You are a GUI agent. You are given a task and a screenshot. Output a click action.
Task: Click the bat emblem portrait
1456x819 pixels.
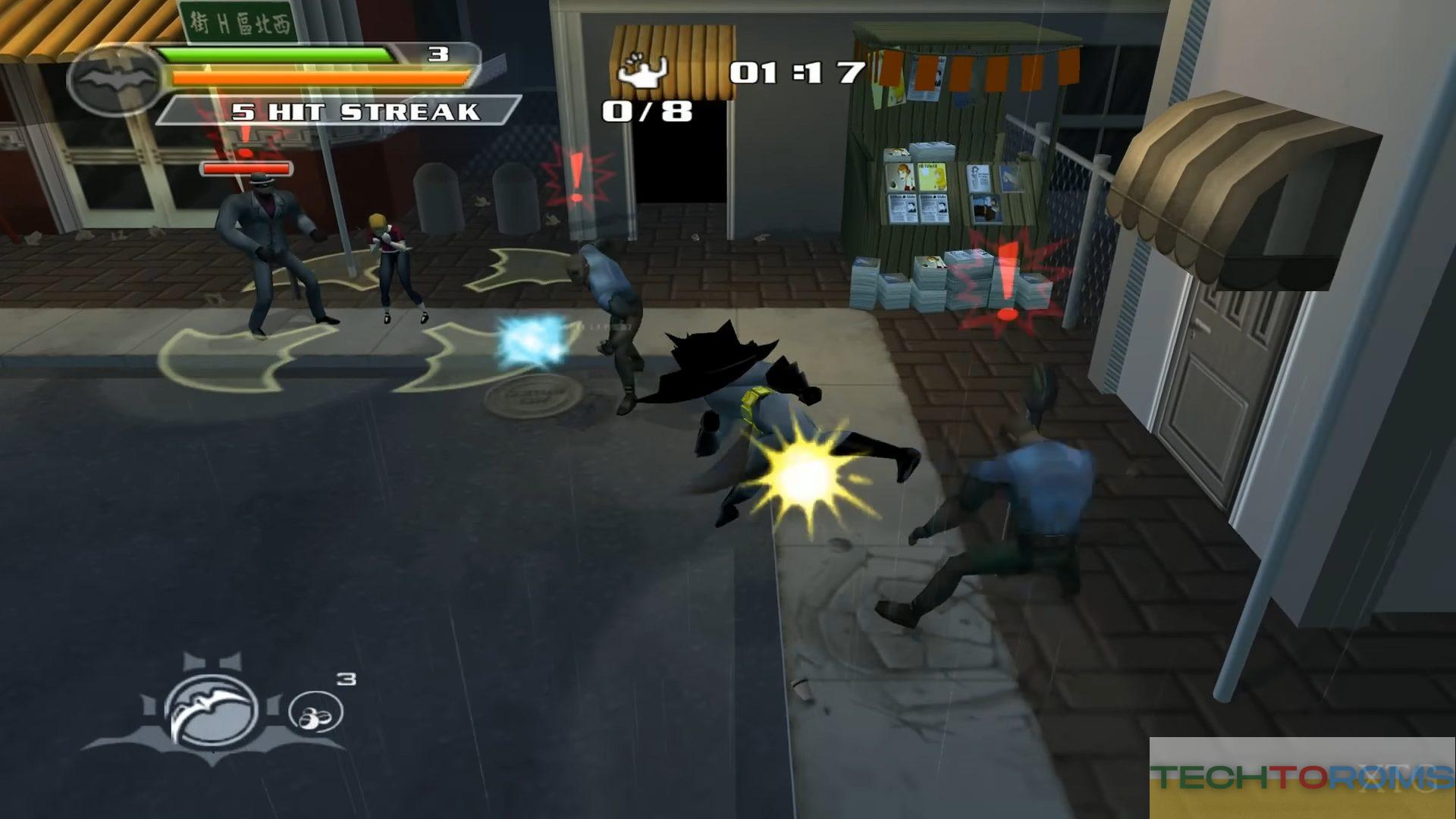(x=115, y=79)
